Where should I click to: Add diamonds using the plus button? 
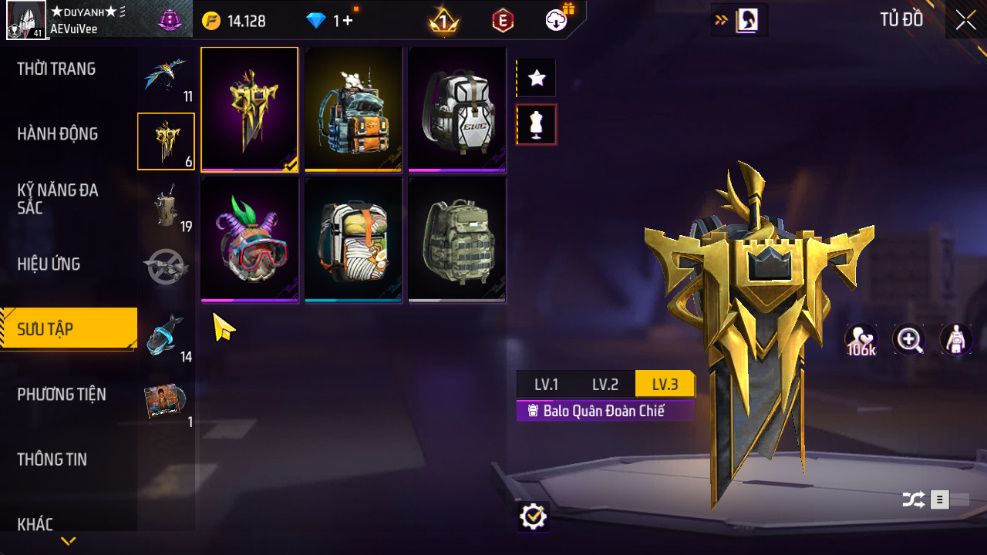(347, 20)
